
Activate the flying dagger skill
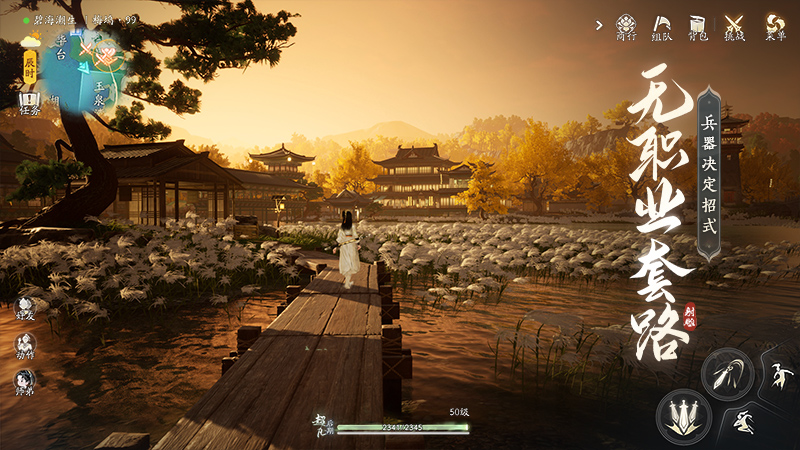[x=726, y=373]
